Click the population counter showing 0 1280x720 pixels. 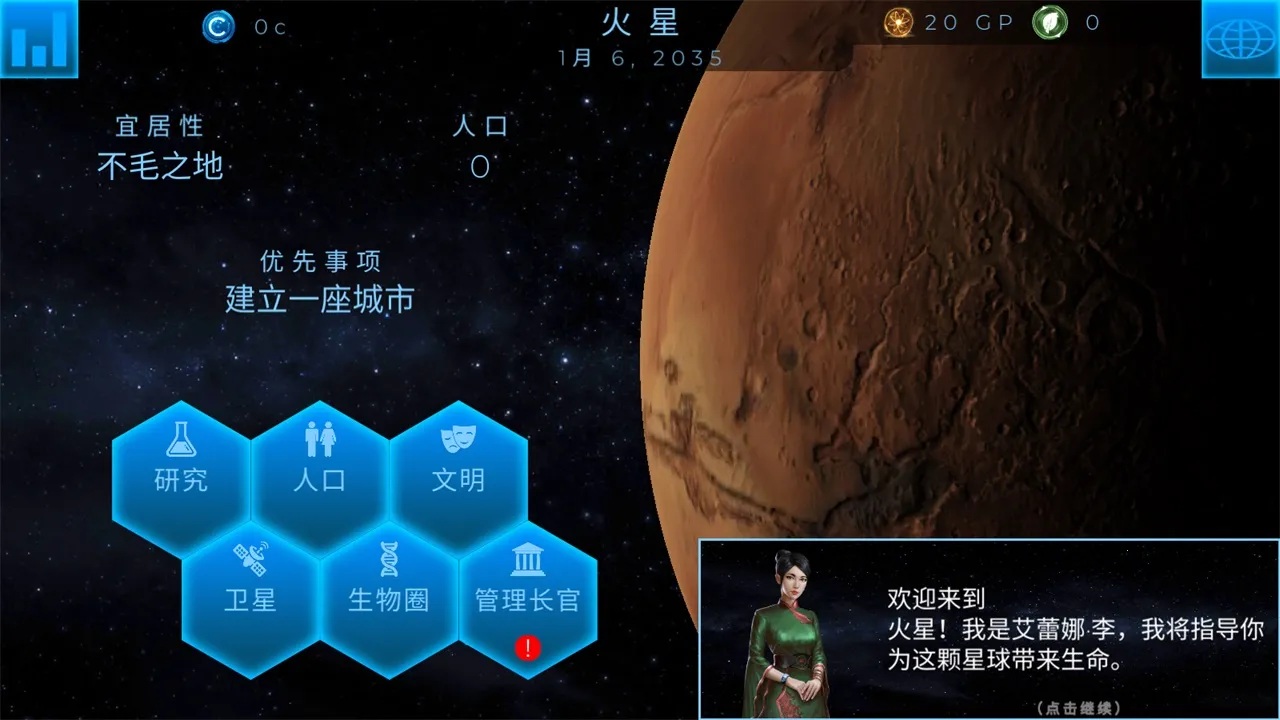[479, 167]
